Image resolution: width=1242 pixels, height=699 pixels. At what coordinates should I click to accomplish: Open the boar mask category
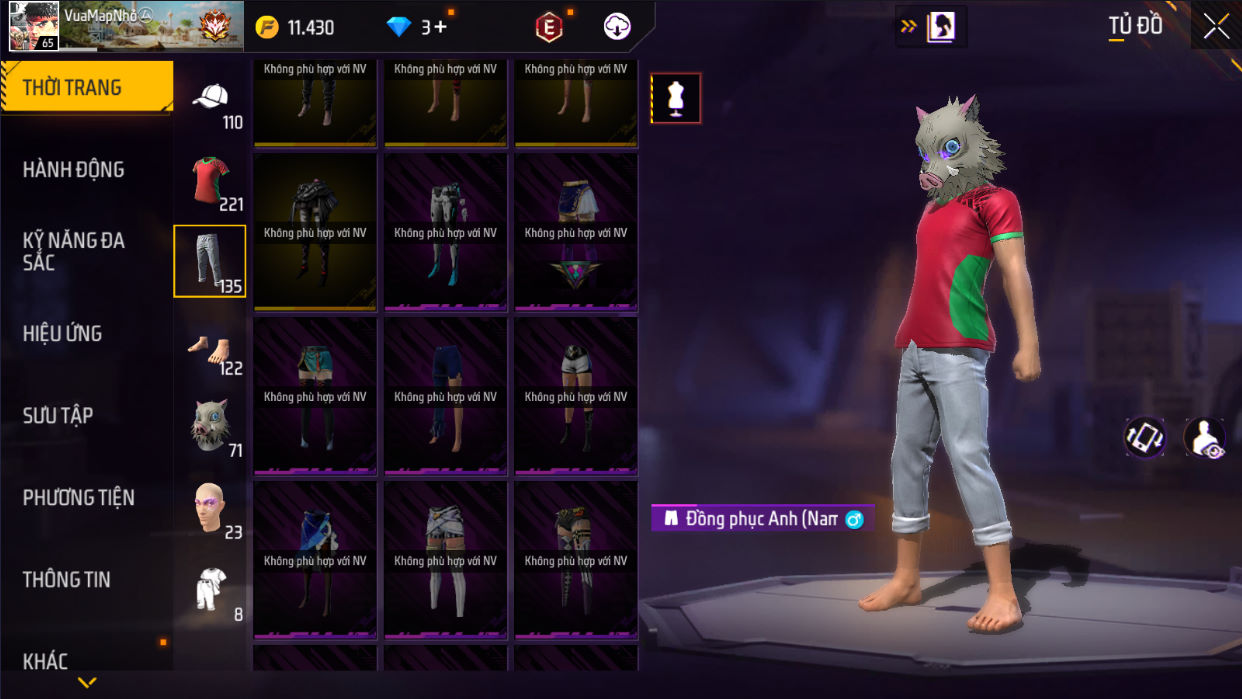click(x=210, y=426)
